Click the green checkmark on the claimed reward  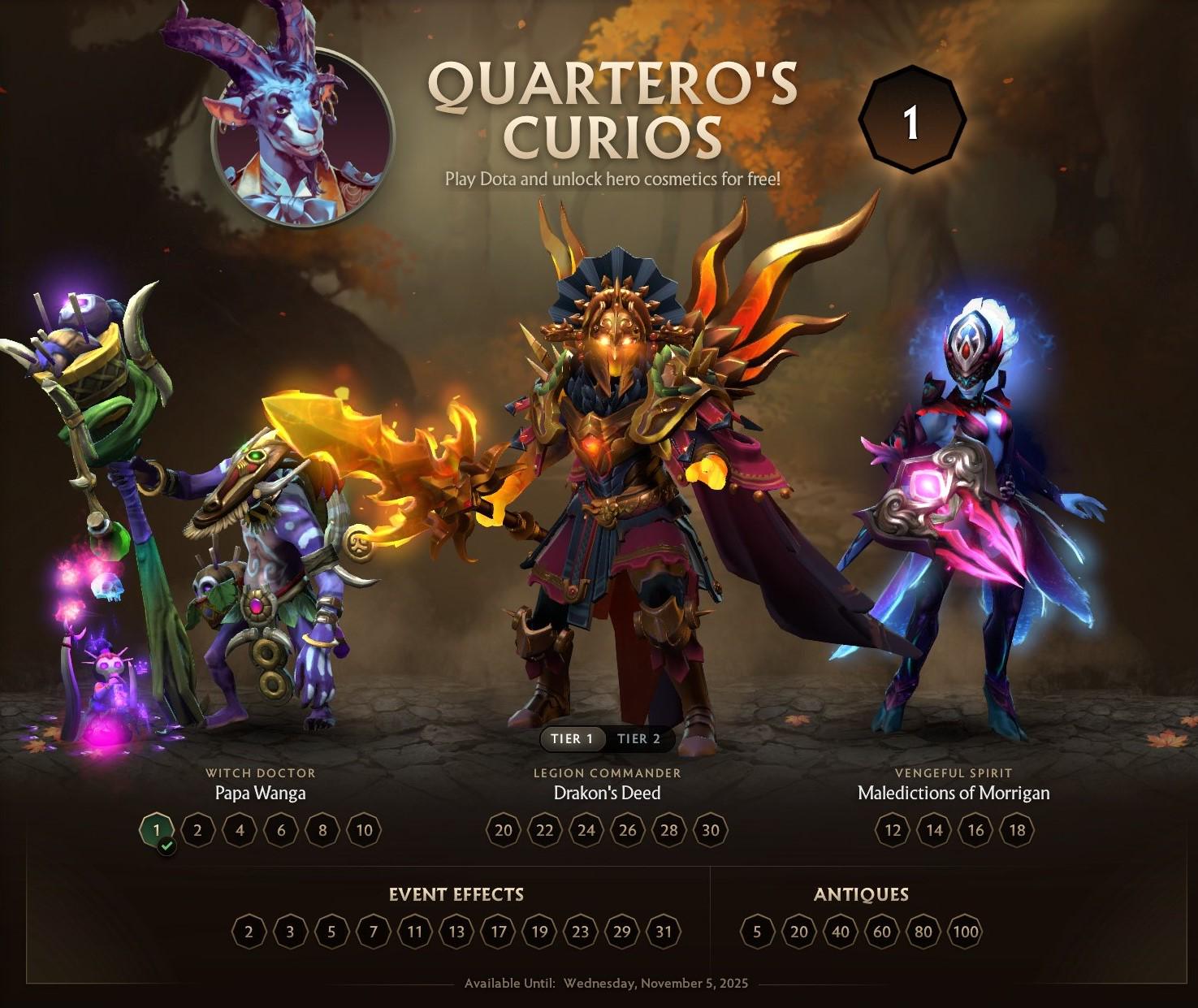pos(166,846)
